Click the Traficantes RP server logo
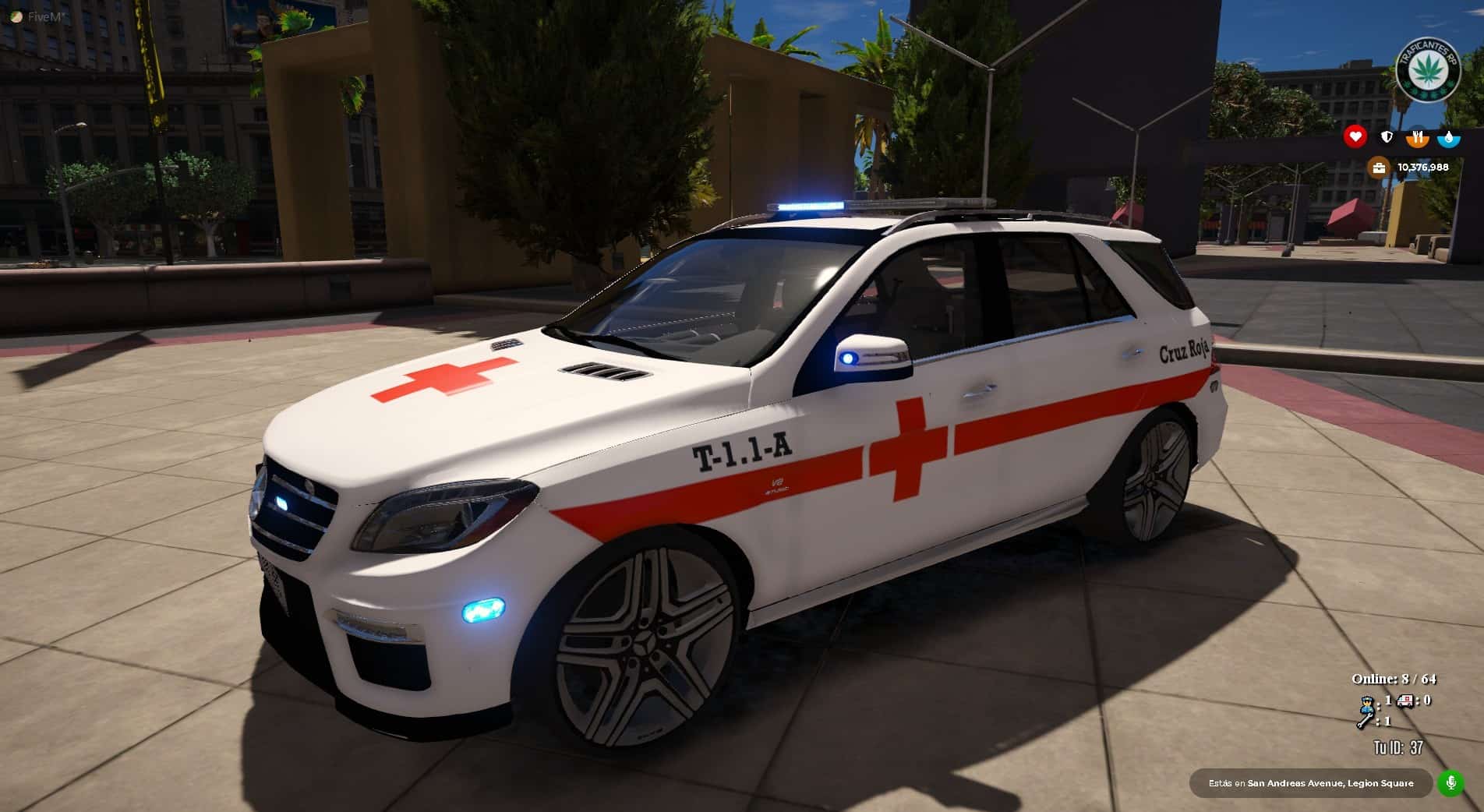The height and width of the screenshot is (812, 1484). 1428,70
